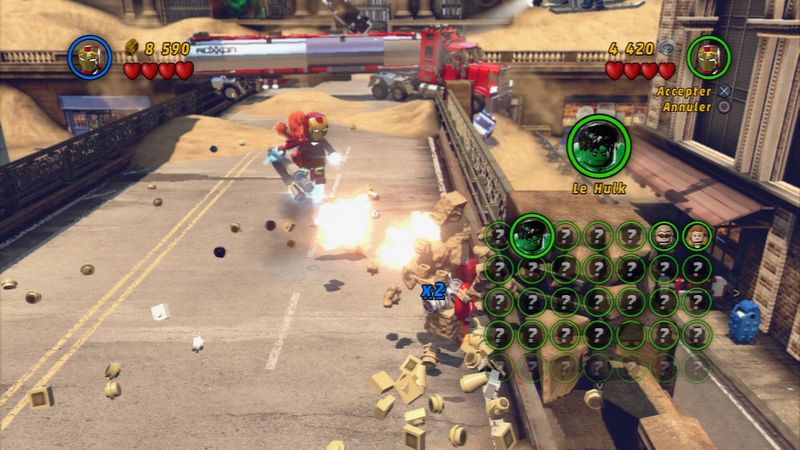Choose the bald character with glasses tile
The height and width of the screenshot is (450, 800).
point(664,236)
